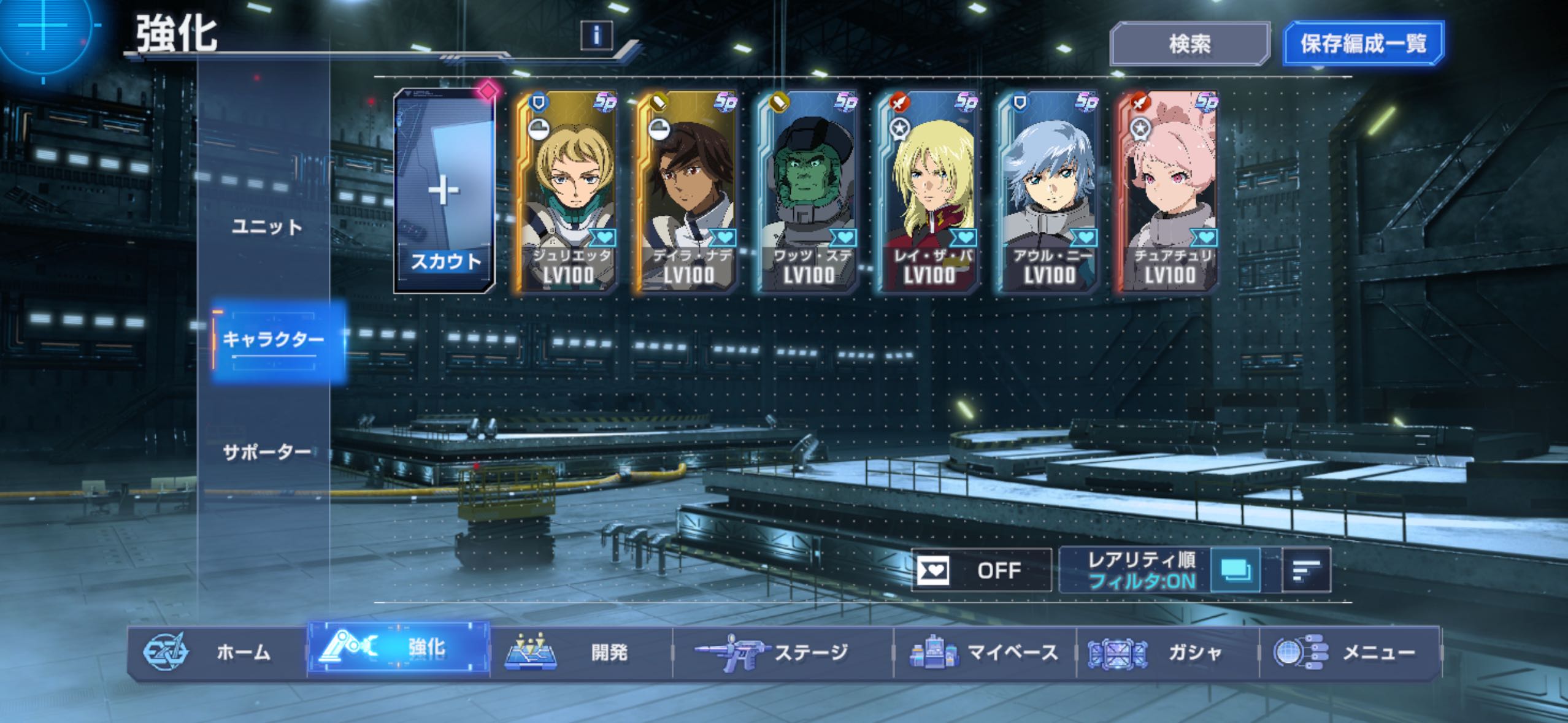The height and width of the screenshot is (723, 1568).
Task: Open the 検索 search button
Action: [x=1189, y=44]
